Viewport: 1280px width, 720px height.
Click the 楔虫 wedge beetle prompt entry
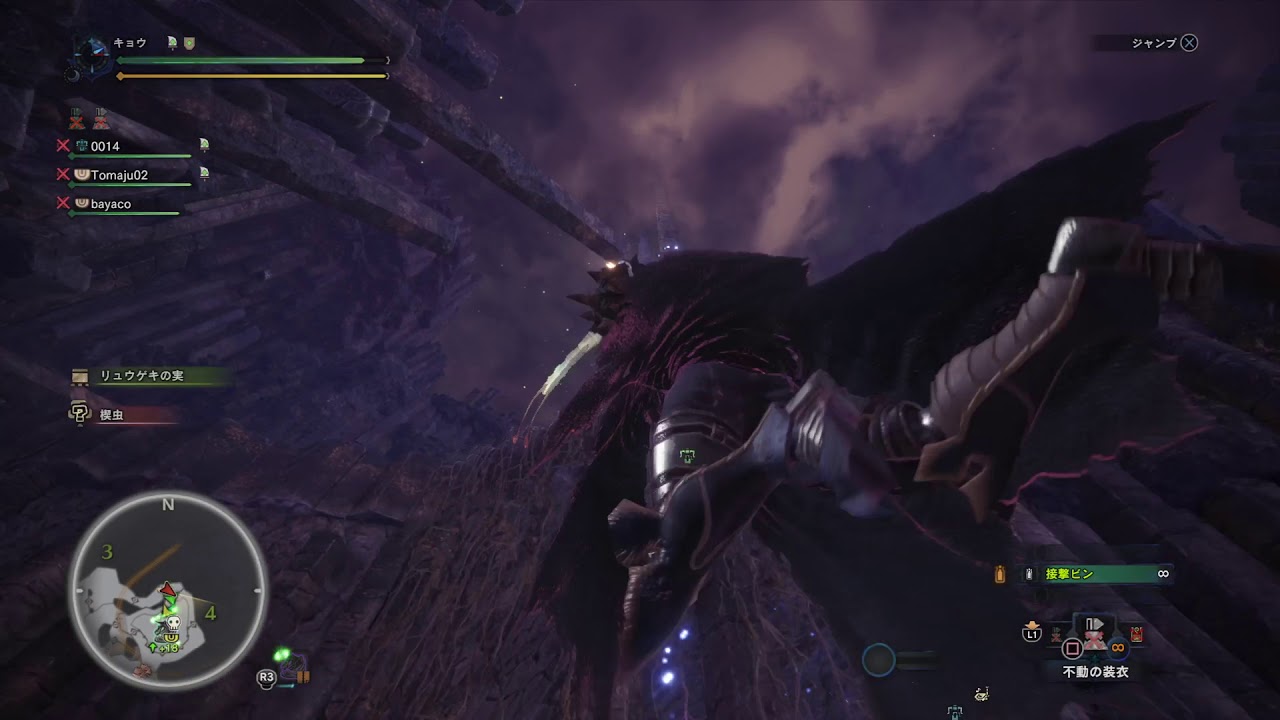tap(111, 414)
